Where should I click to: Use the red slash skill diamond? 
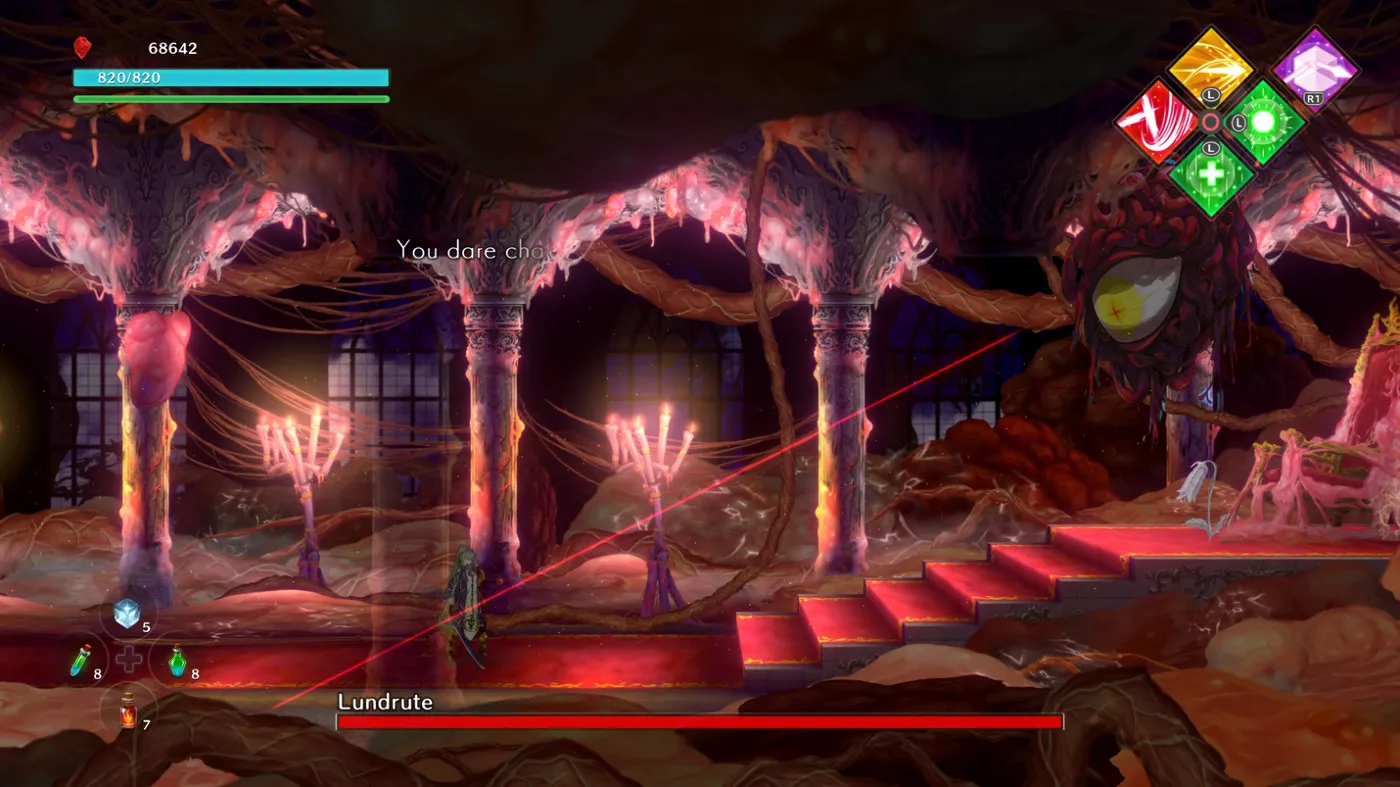tap(1157, 122)
